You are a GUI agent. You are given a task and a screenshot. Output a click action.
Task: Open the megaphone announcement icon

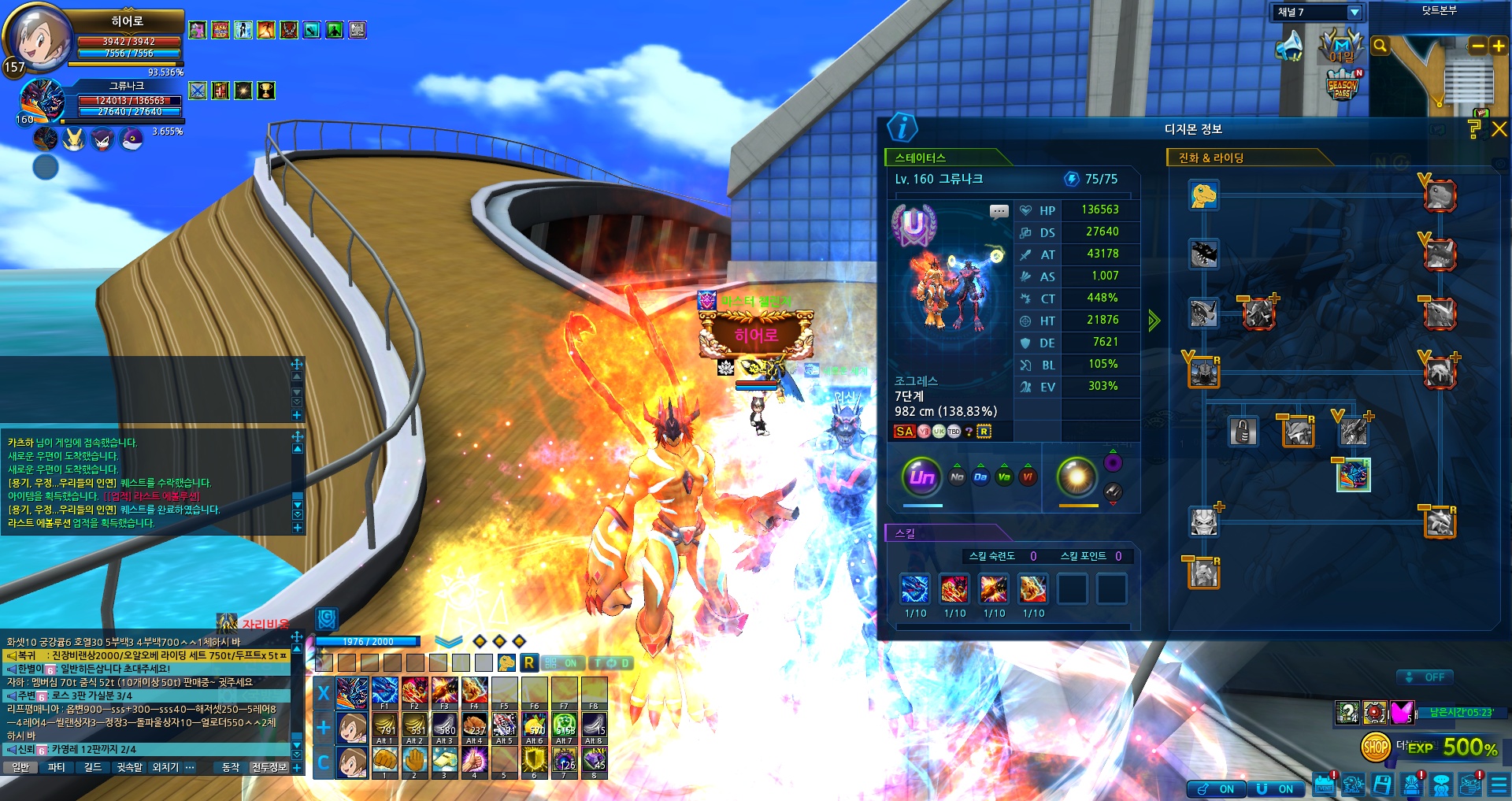tap(1289, 46)
